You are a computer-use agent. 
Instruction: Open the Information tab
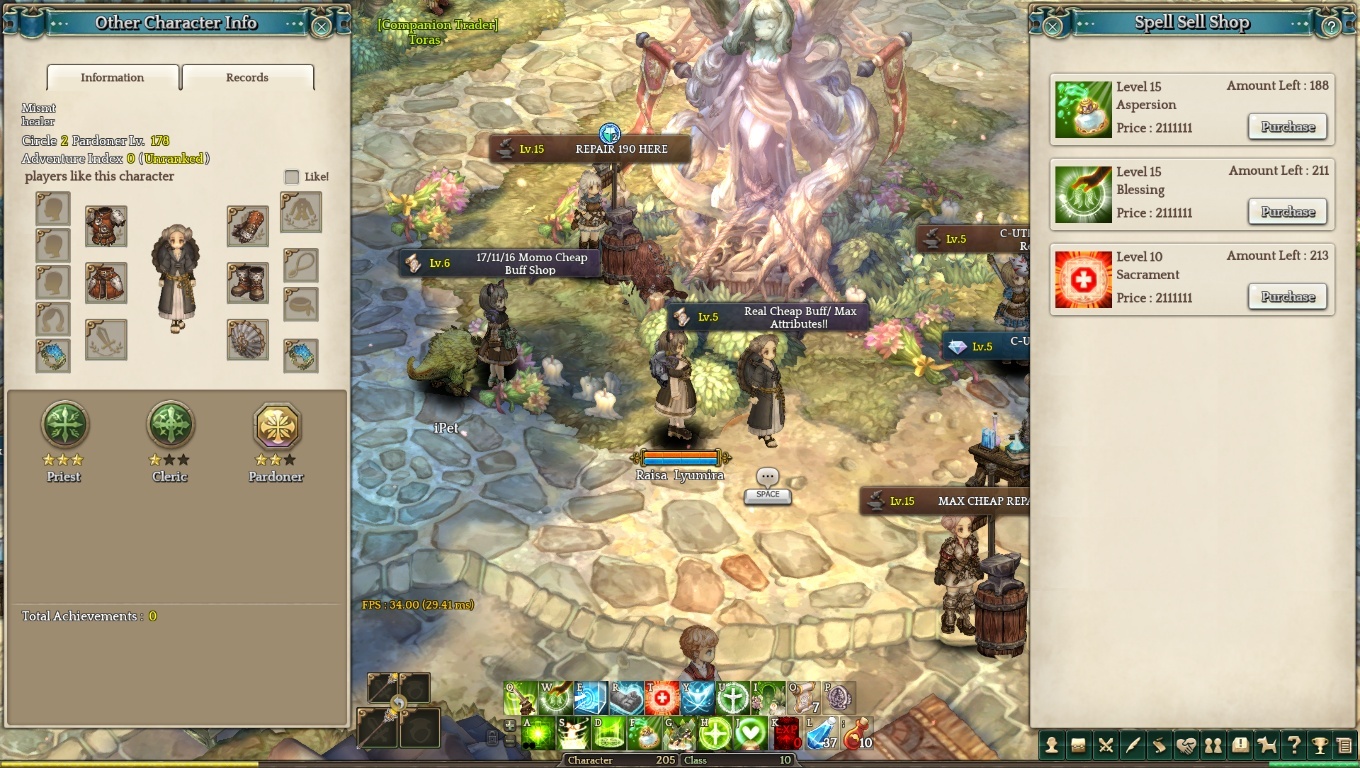pyautogui.click(x=112, y=78)
